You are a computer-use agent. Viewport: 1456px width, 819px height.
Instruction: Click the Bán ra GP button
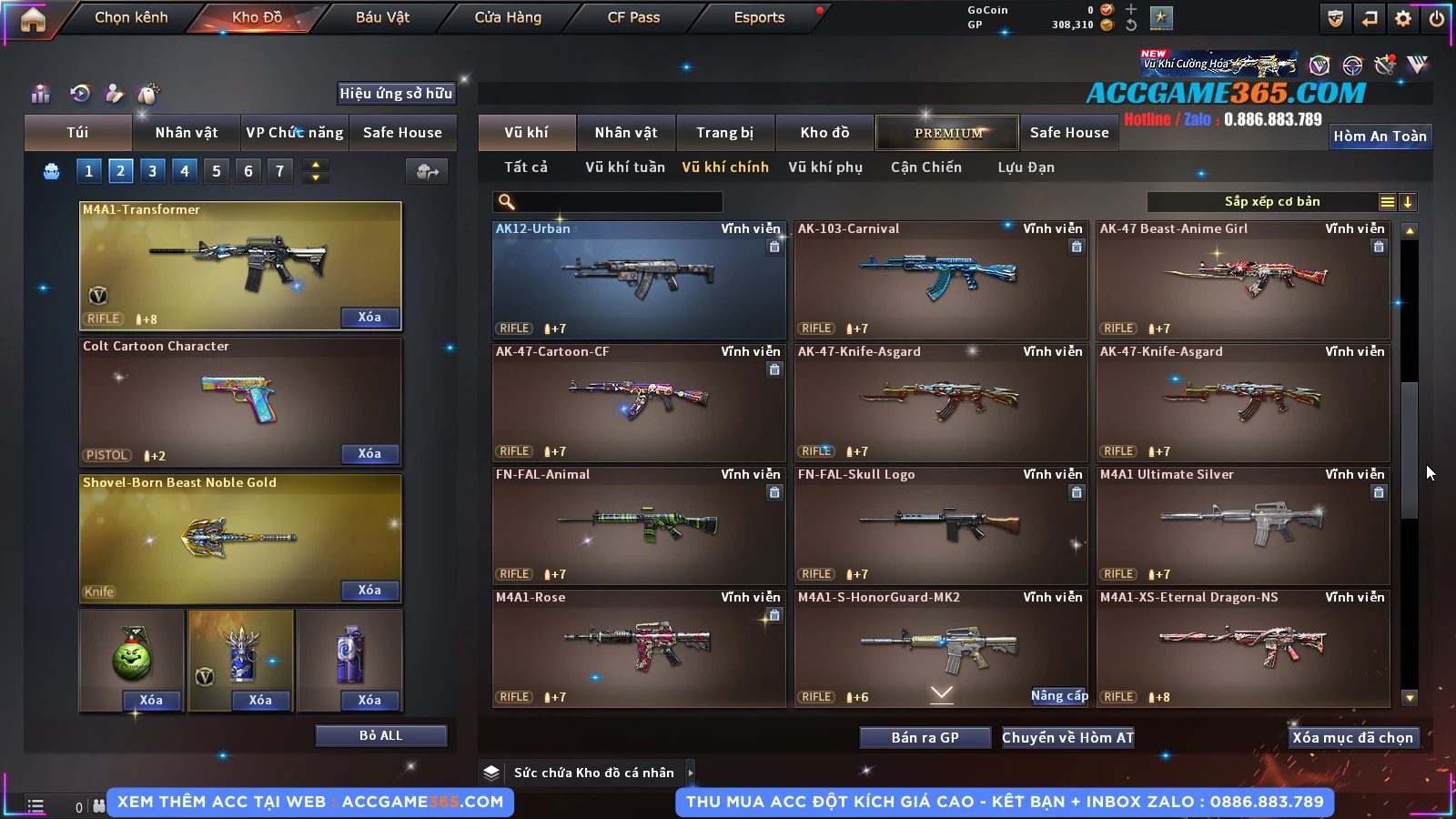pyautogui.click(x=925, y=738)
